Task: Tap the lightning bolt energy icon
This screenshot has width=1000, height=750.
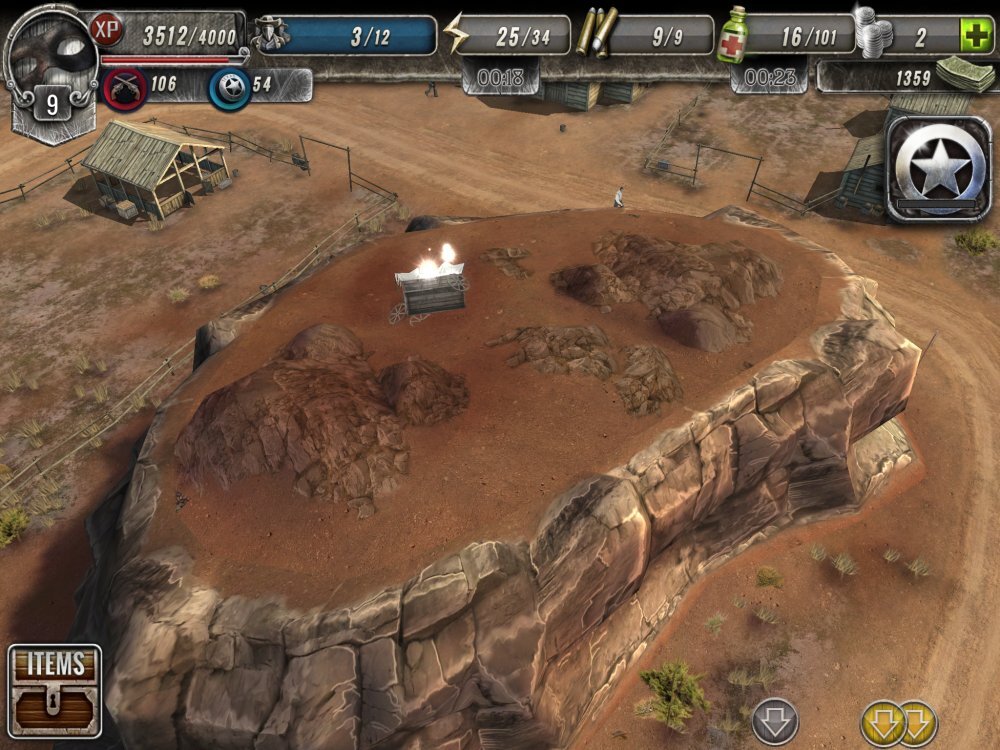Action: (456, 35)
